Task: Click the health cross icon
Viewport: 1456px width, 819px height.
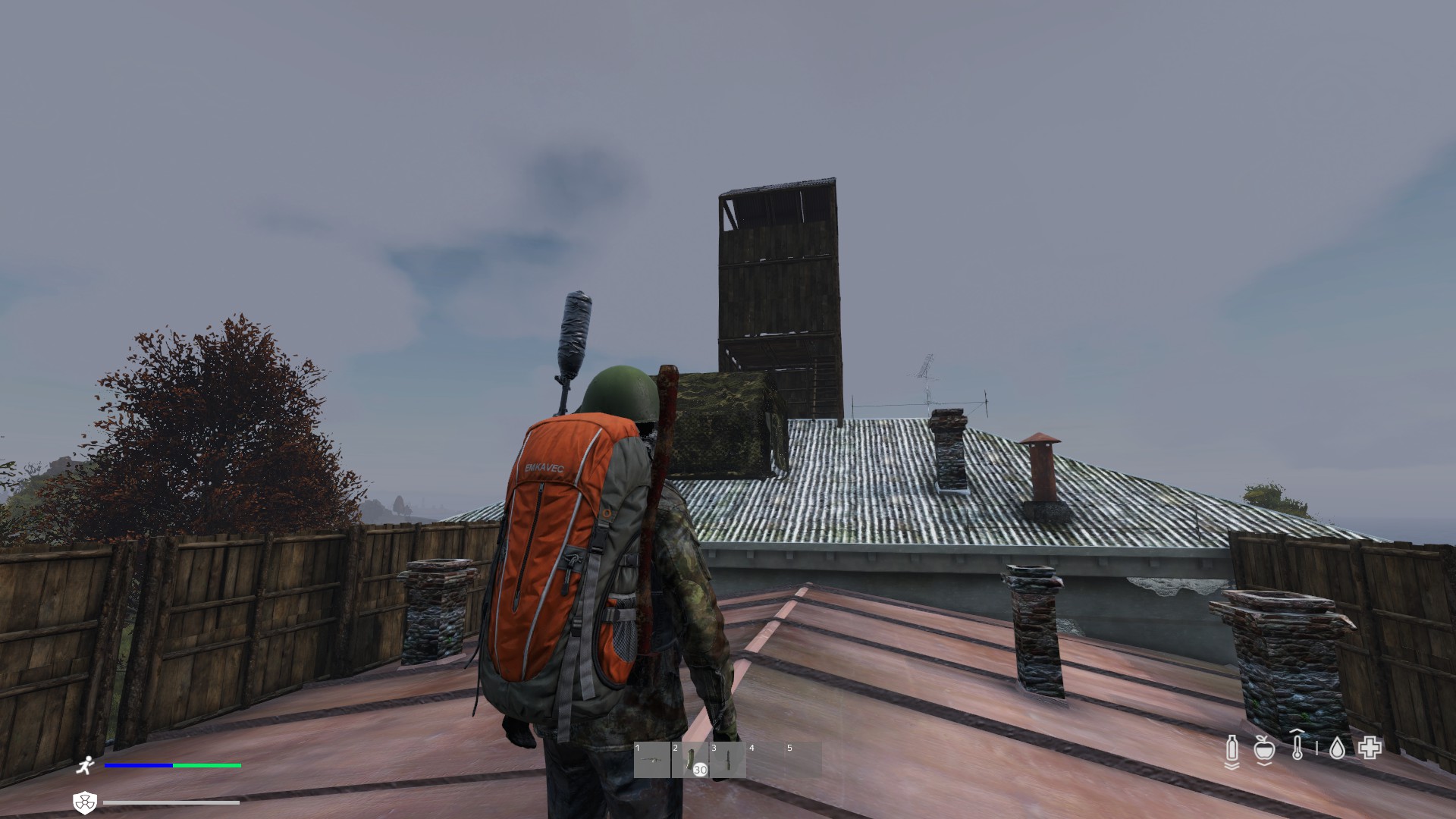Action: (x=1370, y=748)
